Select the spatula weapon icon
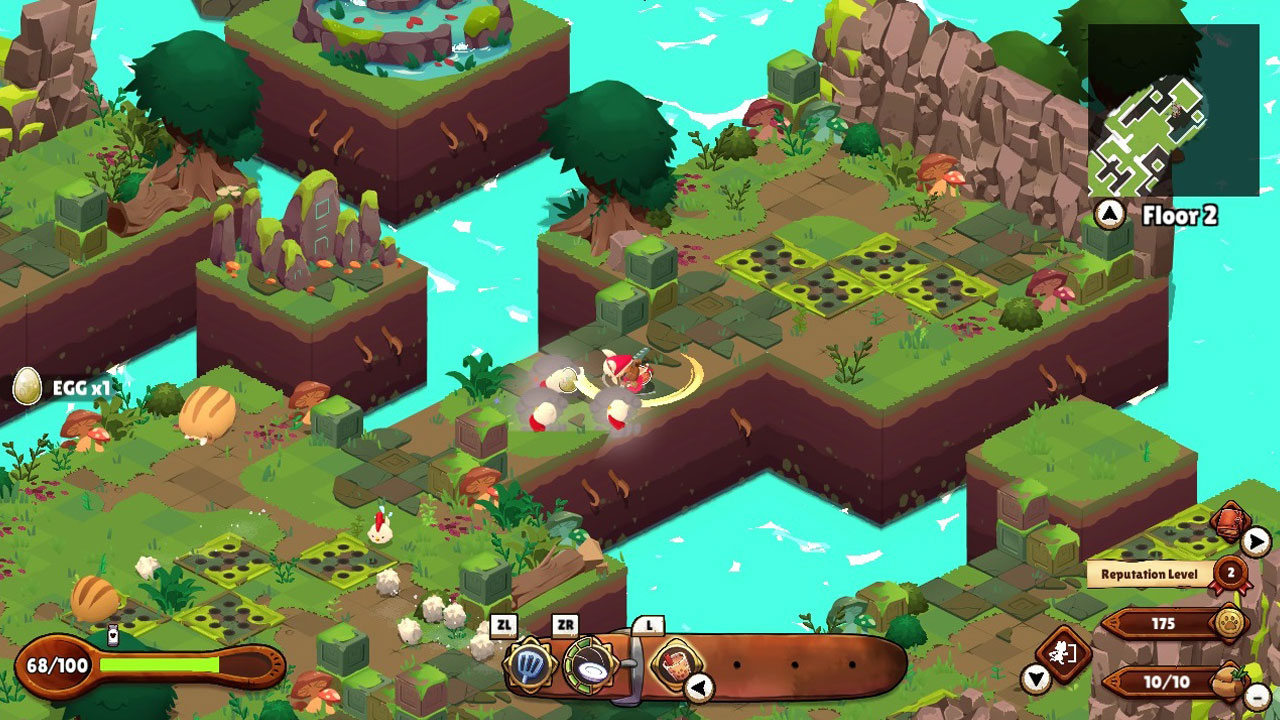This screenshot has width=1280, height=720. (x=527, y=663)
